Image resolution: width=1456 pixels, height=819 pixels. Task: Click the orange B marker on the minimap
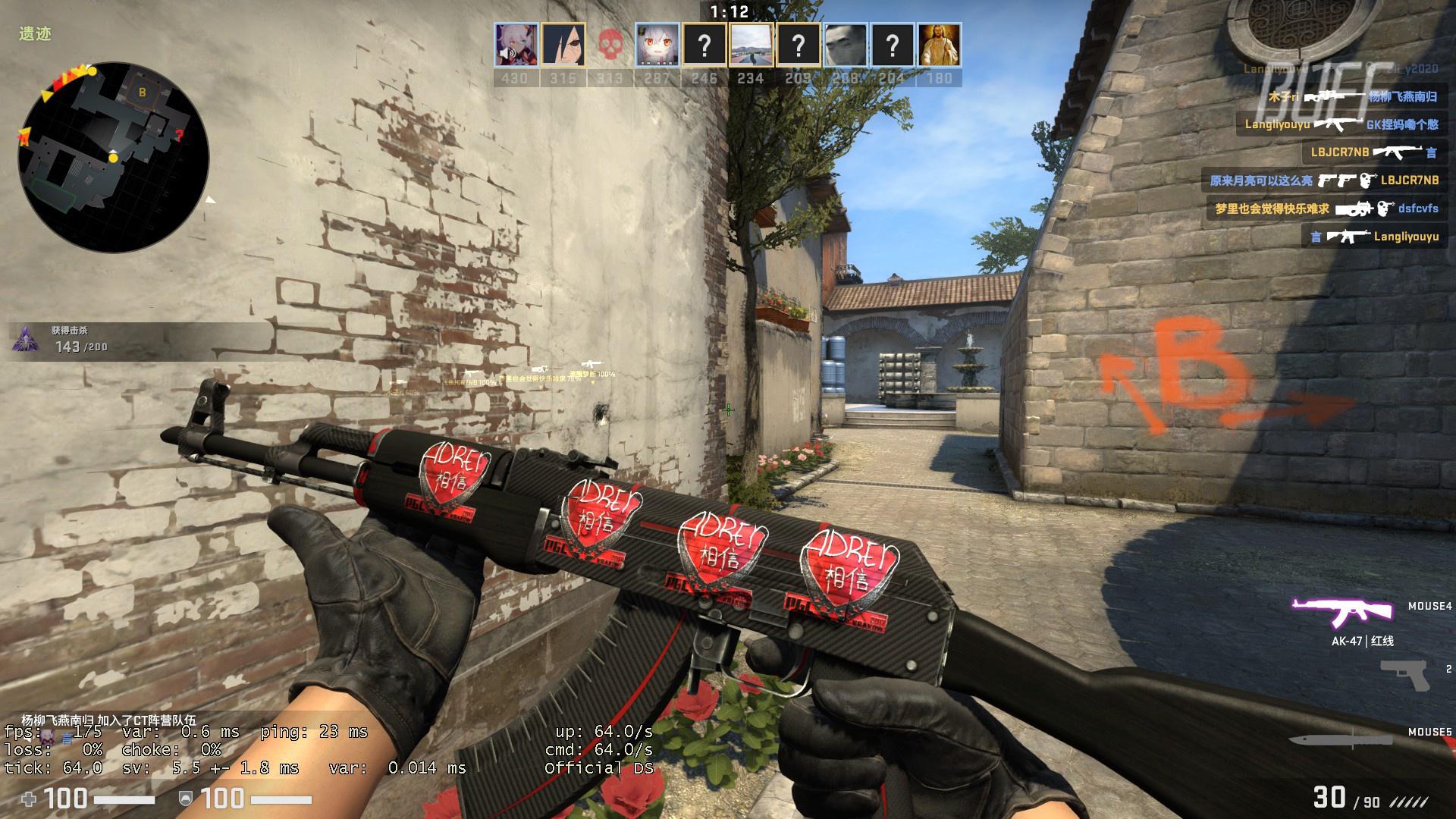tap(142, 93)
